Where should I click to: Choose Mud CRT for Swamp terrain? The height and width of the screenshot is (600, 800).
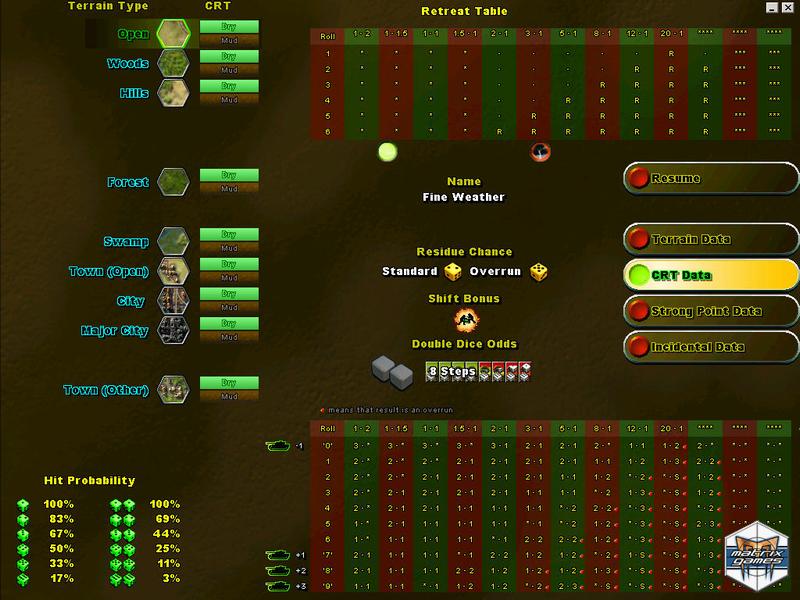click(229, 248)
